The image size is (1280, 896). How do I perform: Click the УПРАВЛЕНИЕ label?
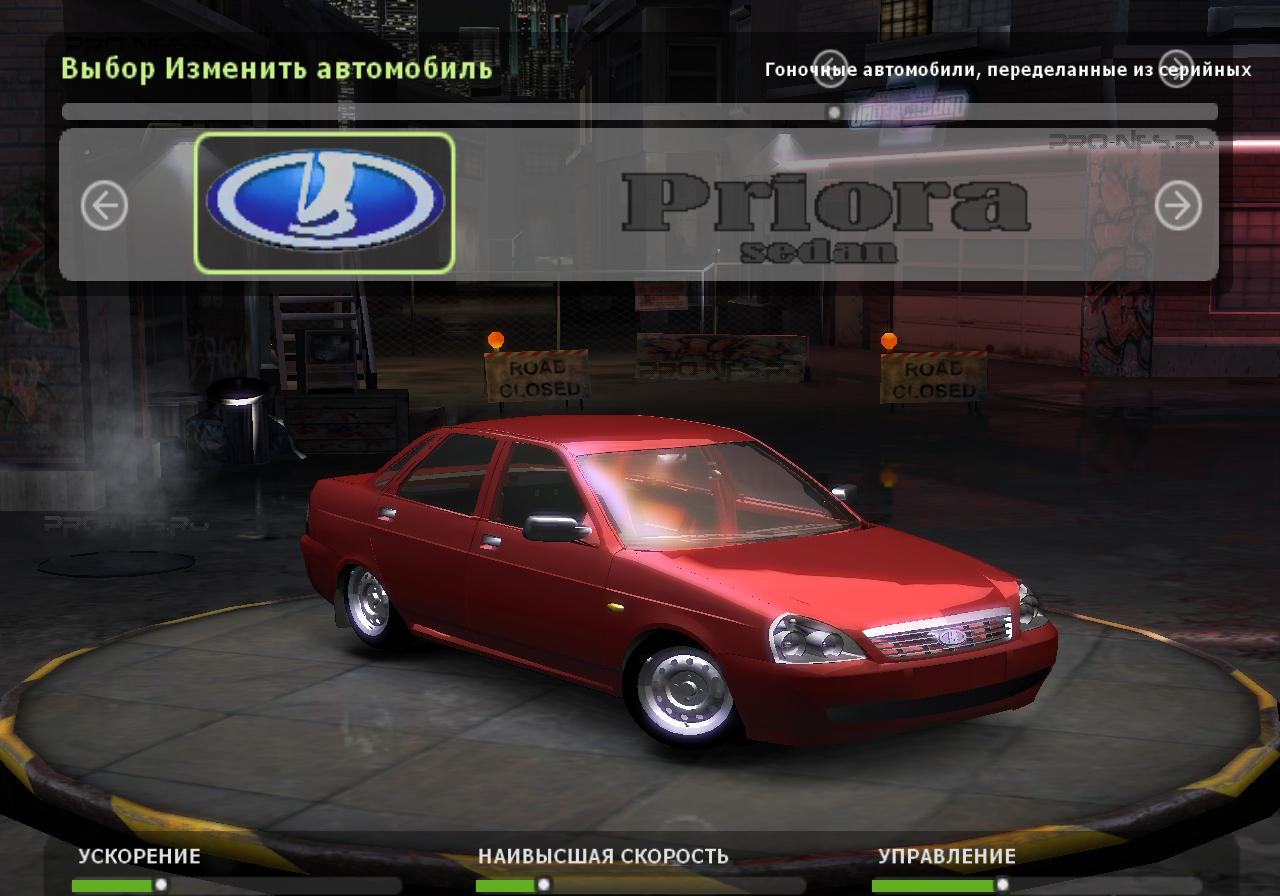click(x=946, y=857)
